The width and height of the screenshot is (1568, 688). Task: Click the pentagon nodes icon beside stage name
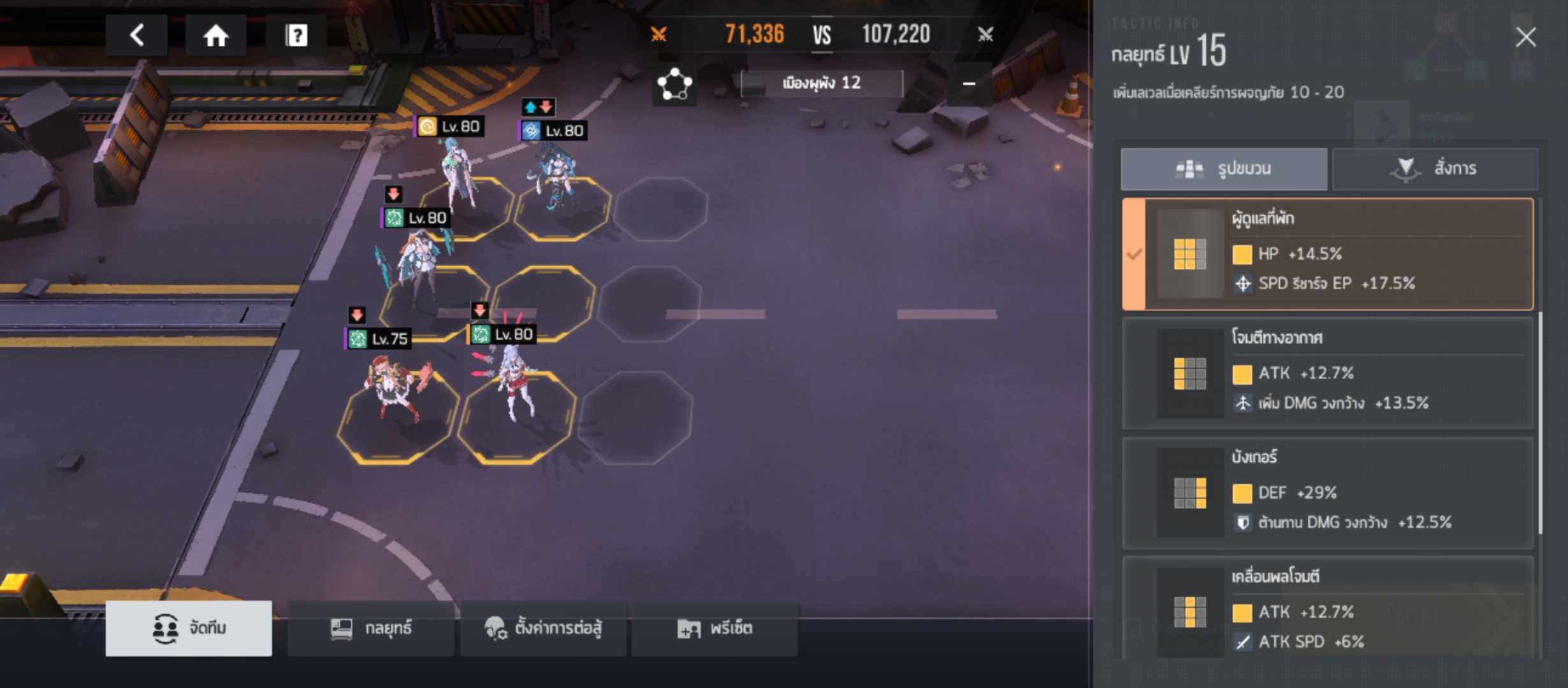pyautogui.click(x=674, y=84)
